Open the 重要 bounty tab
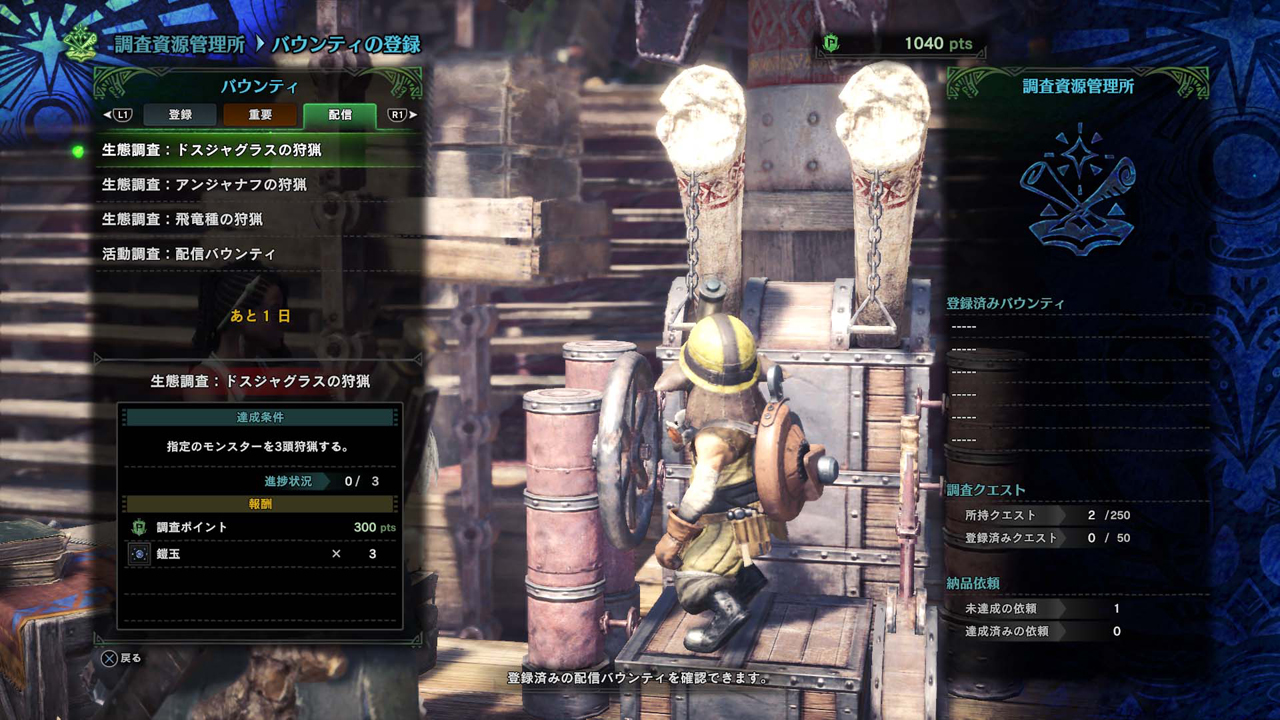Image resolution: width=1280 pixels, height=720 pixels. point(260,115)
